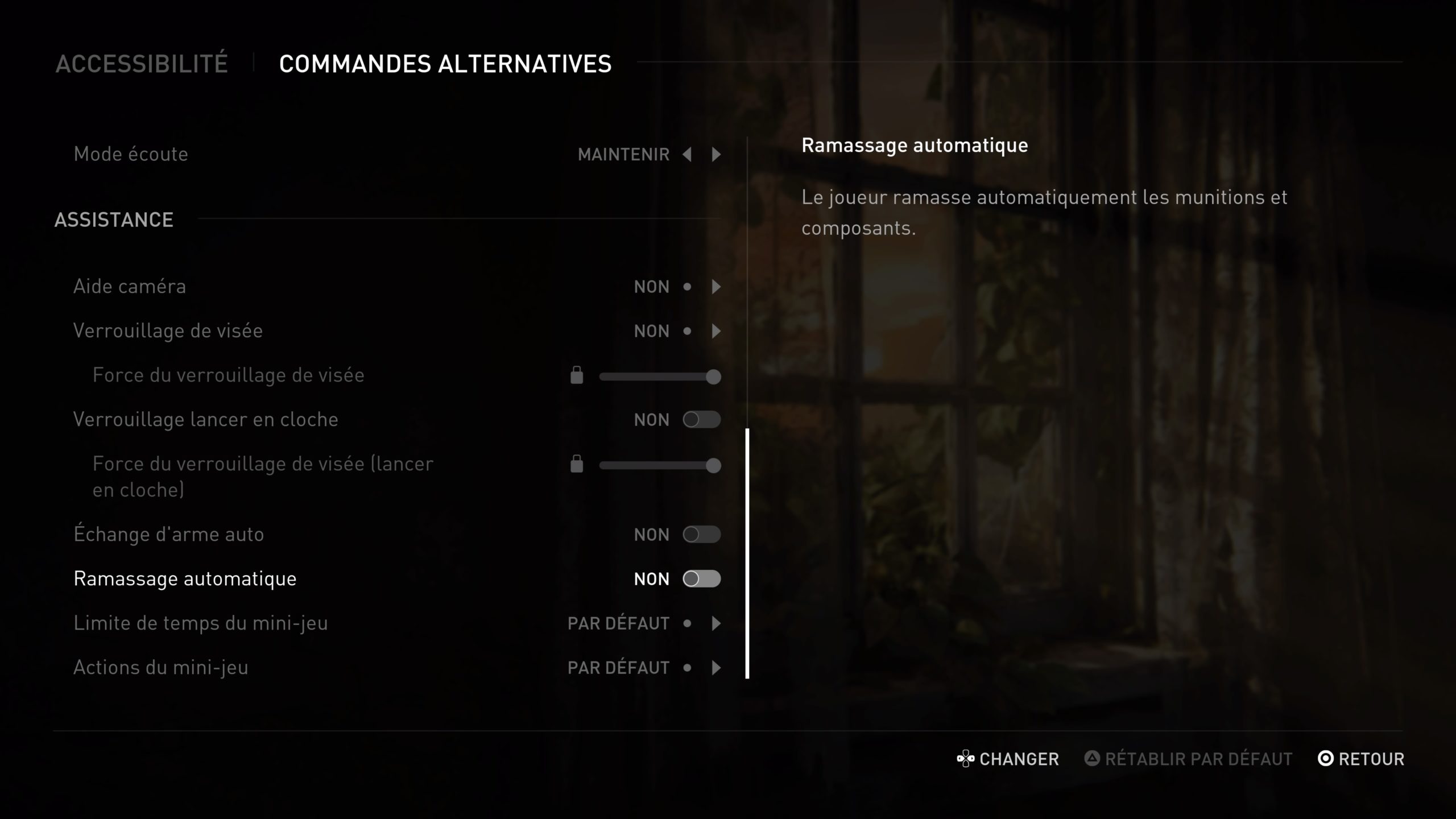
Task: Toggle Verrouillage lancer en cloche switch
Action: [701, 420]
